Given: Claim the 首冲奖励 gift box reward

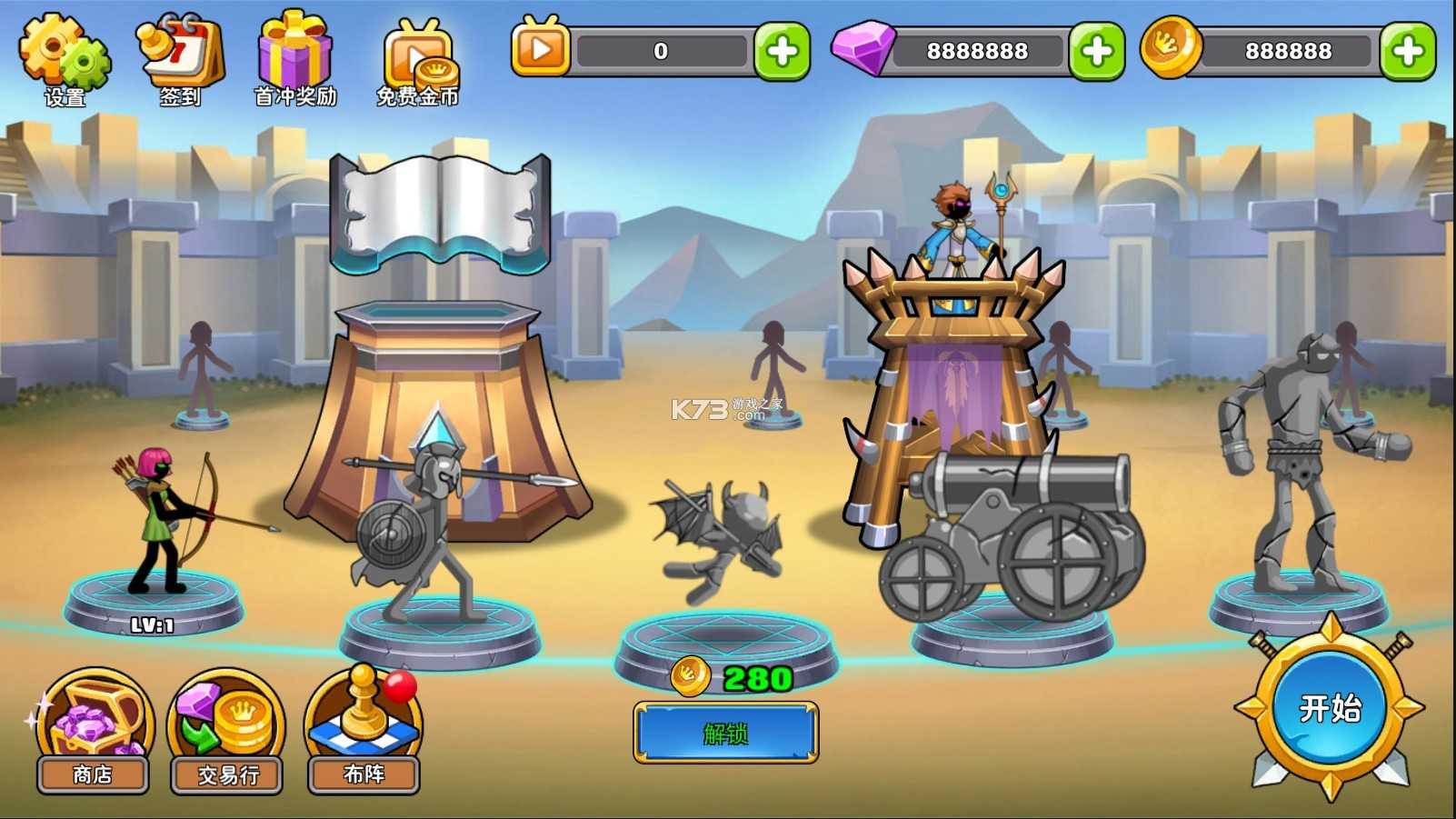Looking at the screenshot, I should pyautogui.click(x=294, y=55).
